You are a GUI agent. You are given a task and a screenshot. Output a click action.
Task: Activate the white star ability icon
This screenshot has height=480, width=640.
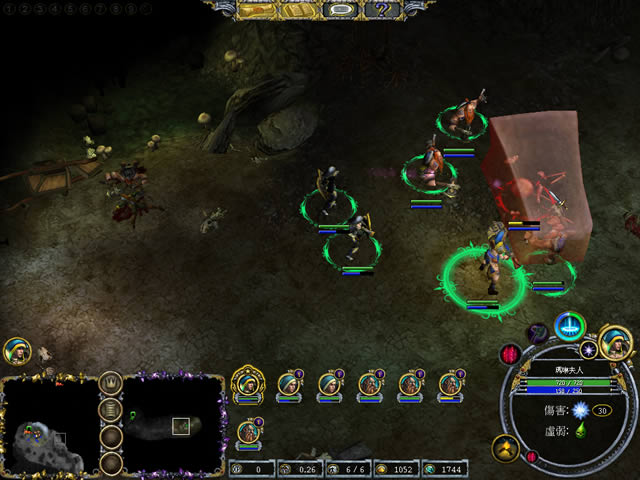pos(589,349)
